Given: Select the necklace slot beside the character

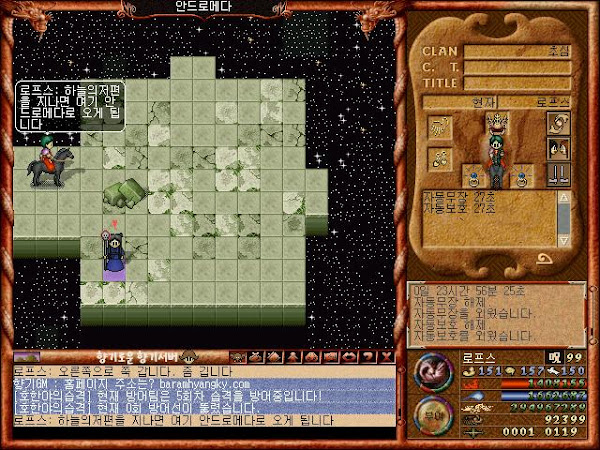Looking at the screenshot, I should click(441, 157).
